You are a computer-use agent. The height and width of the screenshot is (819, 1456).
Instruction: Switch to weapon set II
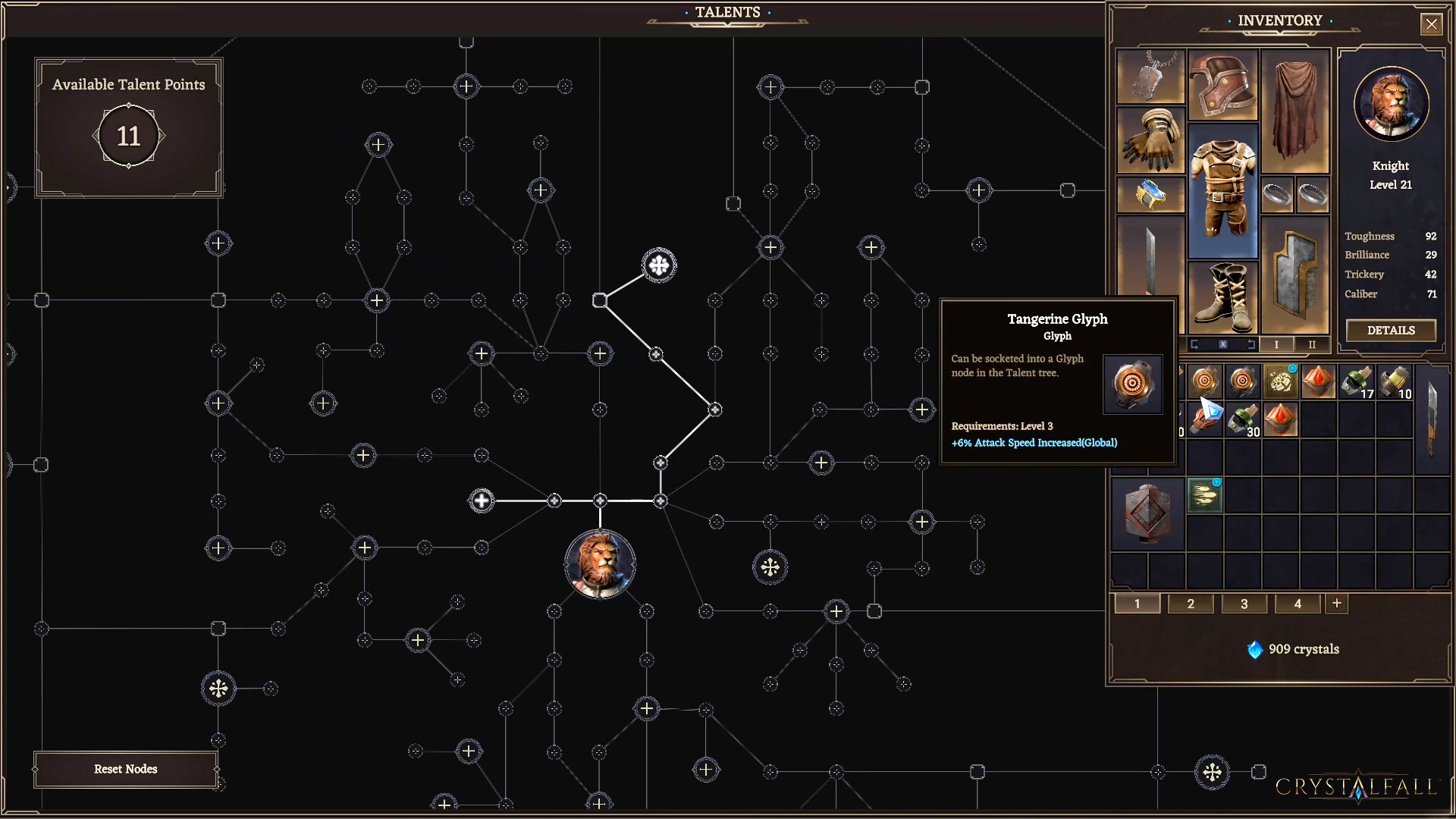click(1312, 345)
